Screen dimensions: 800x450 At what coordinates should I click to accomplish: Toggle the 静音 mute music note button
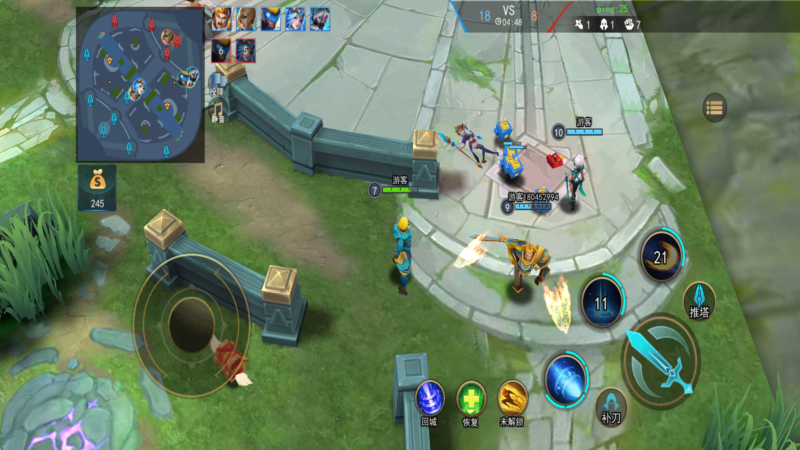click(x=218, y=108)
